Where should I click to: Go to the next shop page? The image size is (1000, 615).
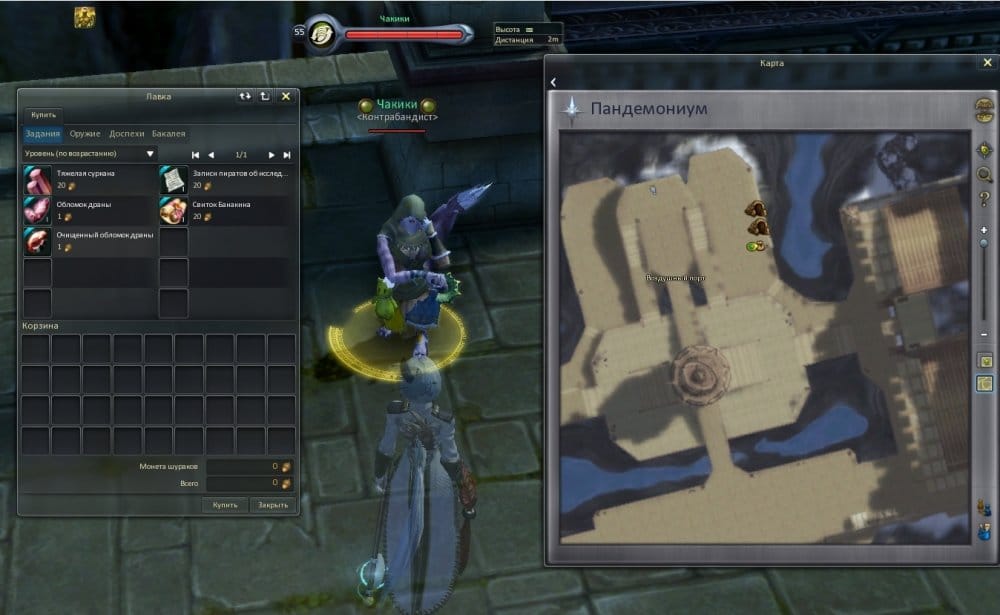[271, 155]
